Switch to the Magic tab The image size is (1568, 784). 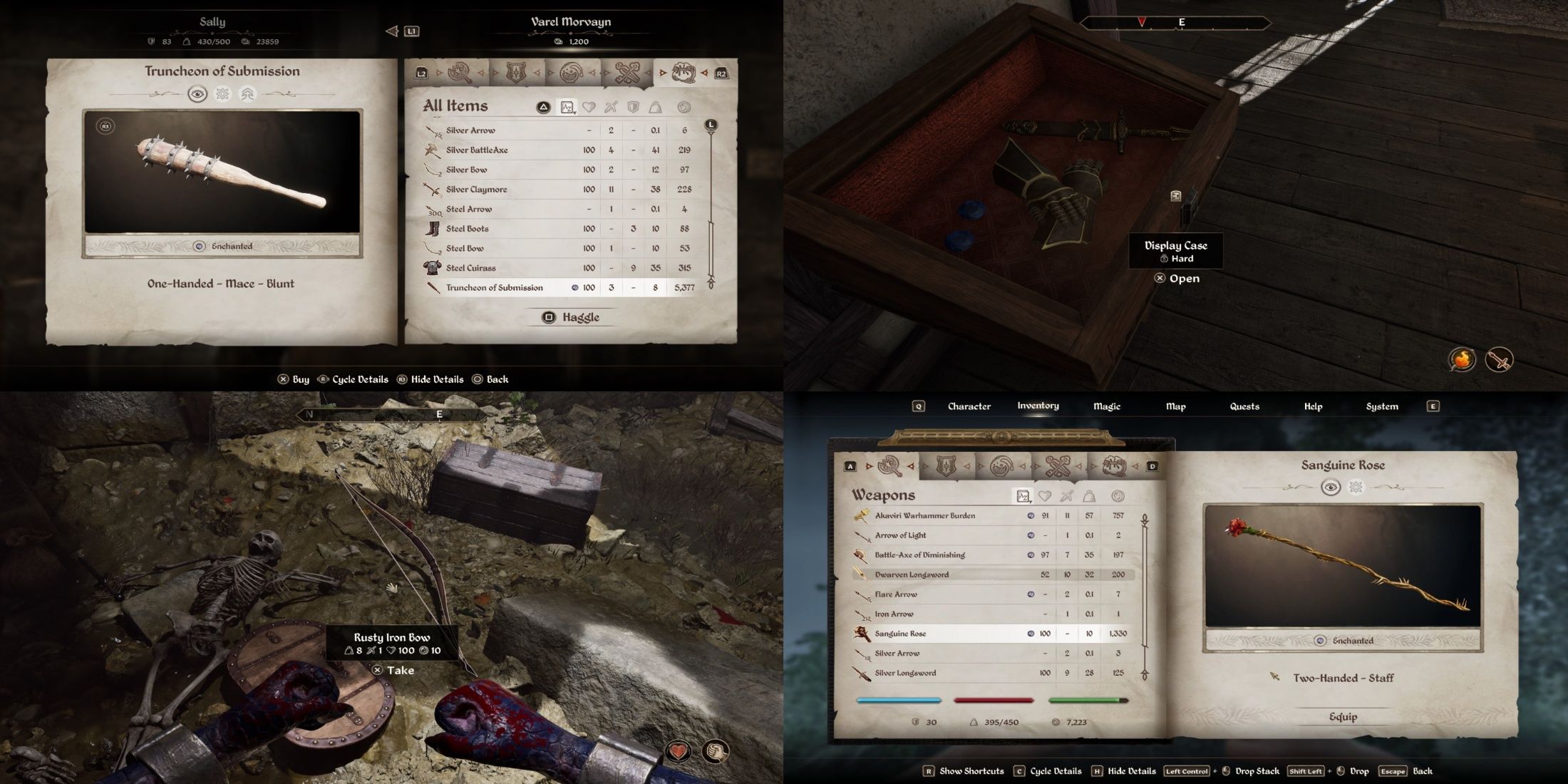pos(1108,406)
